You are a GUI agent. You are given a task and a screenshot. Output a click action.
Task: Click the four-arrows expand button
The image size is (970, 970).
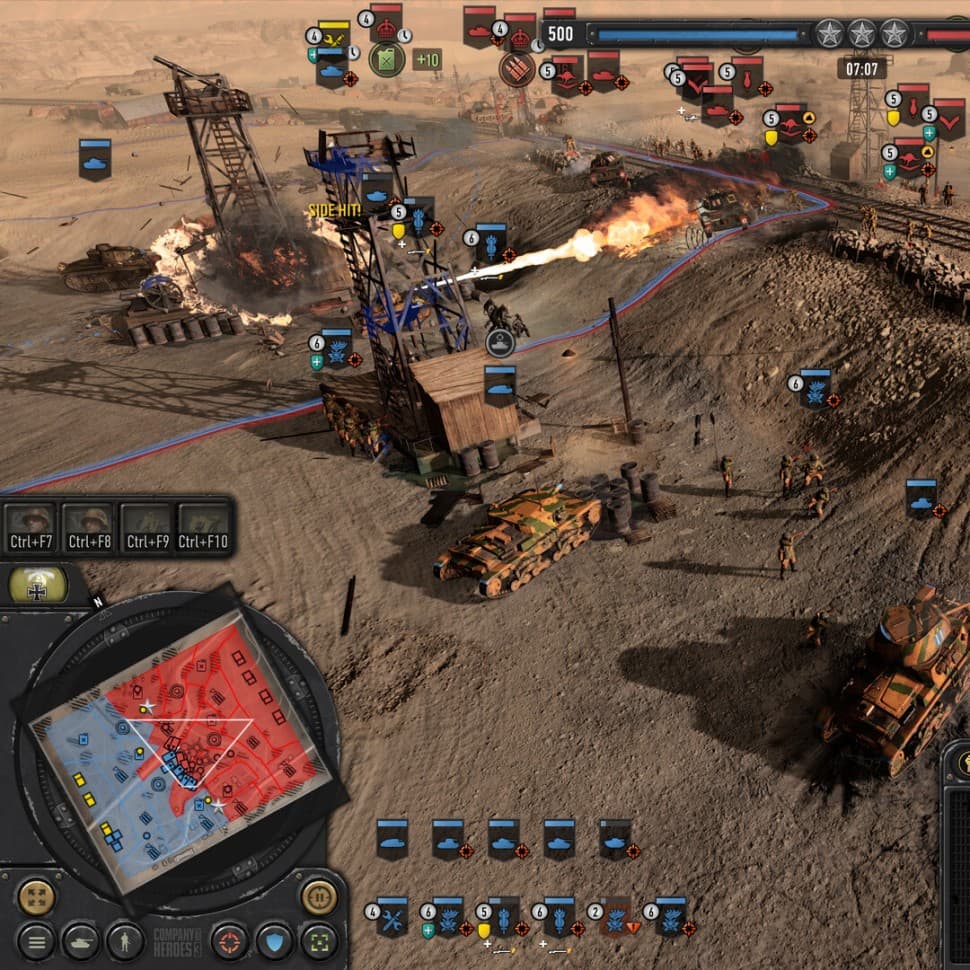pos(36,896)
